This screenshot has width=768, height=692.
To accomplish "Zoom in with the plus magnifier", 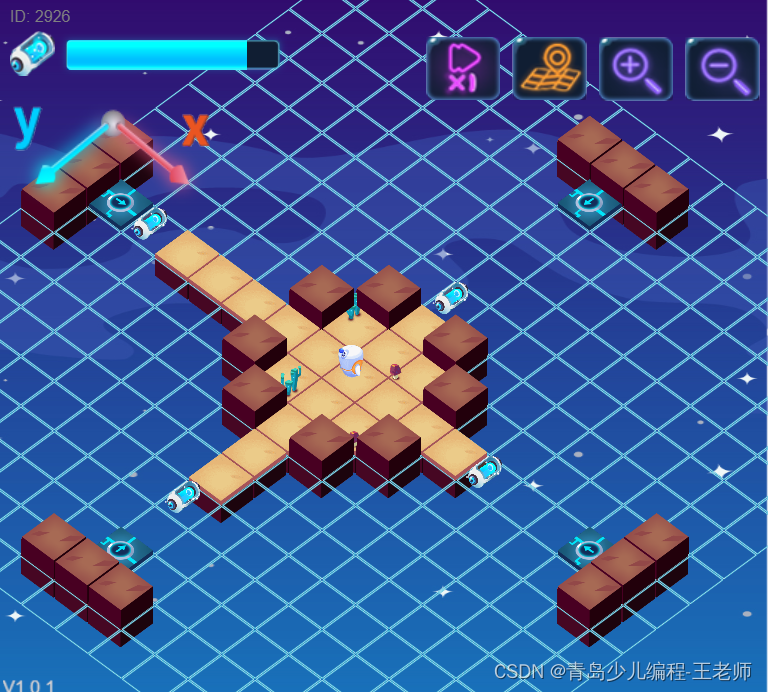I will click(x=635, y=68).
